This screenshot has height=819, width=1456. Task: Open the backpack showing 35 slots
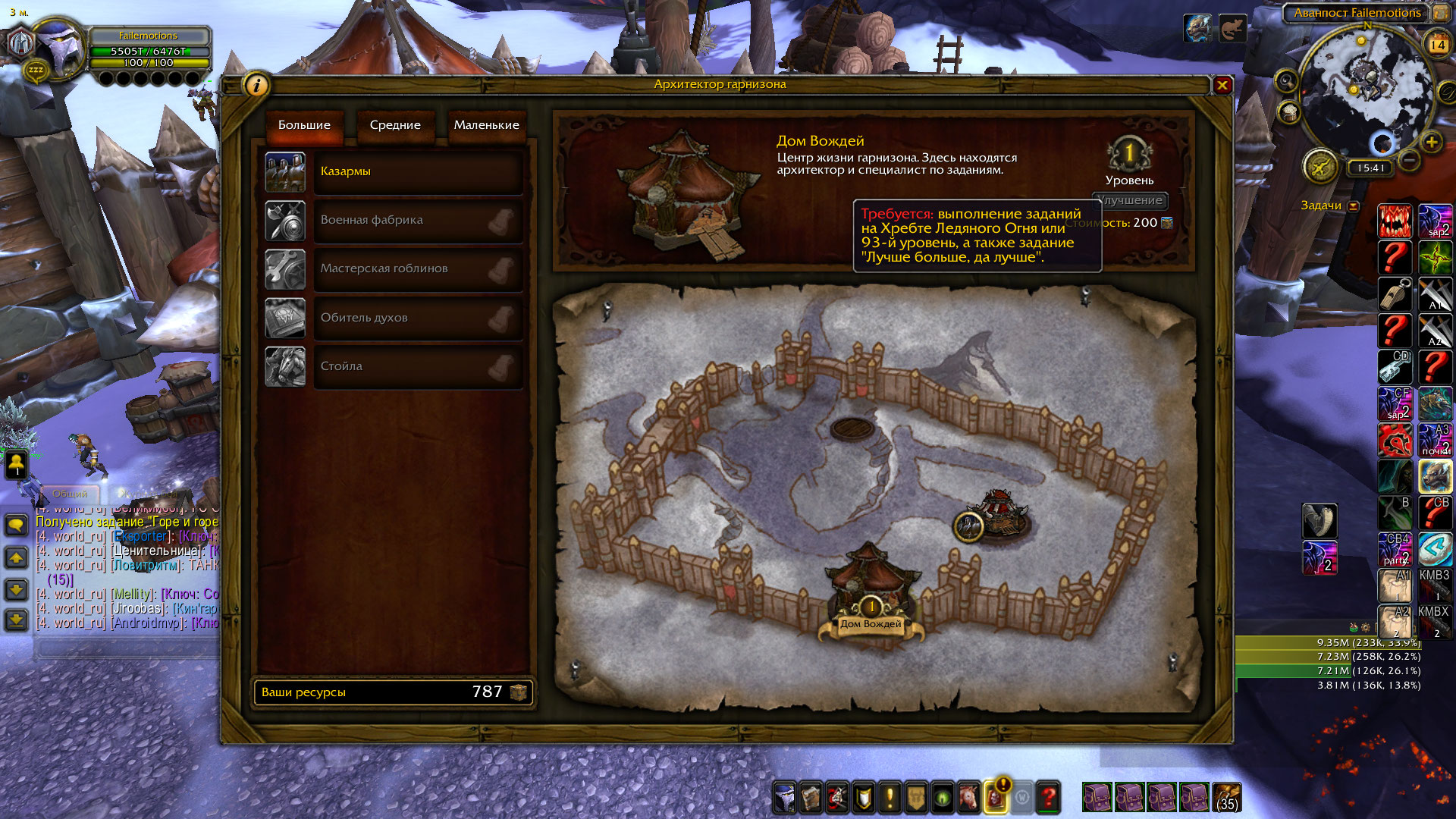click(x=1227, y=797)
